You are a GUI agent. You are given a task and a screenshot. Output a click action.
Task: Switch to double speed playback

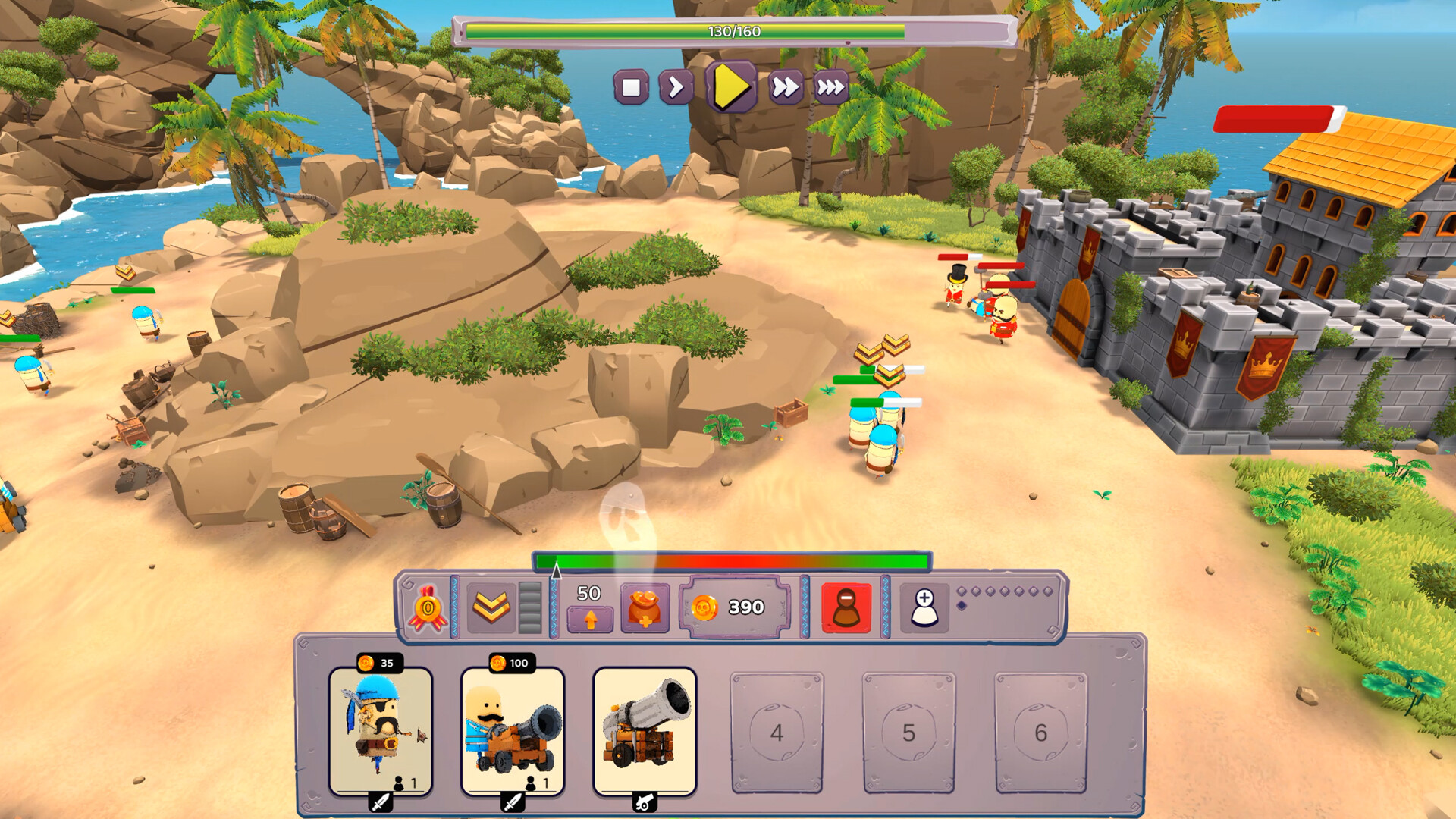coord(786,89)
